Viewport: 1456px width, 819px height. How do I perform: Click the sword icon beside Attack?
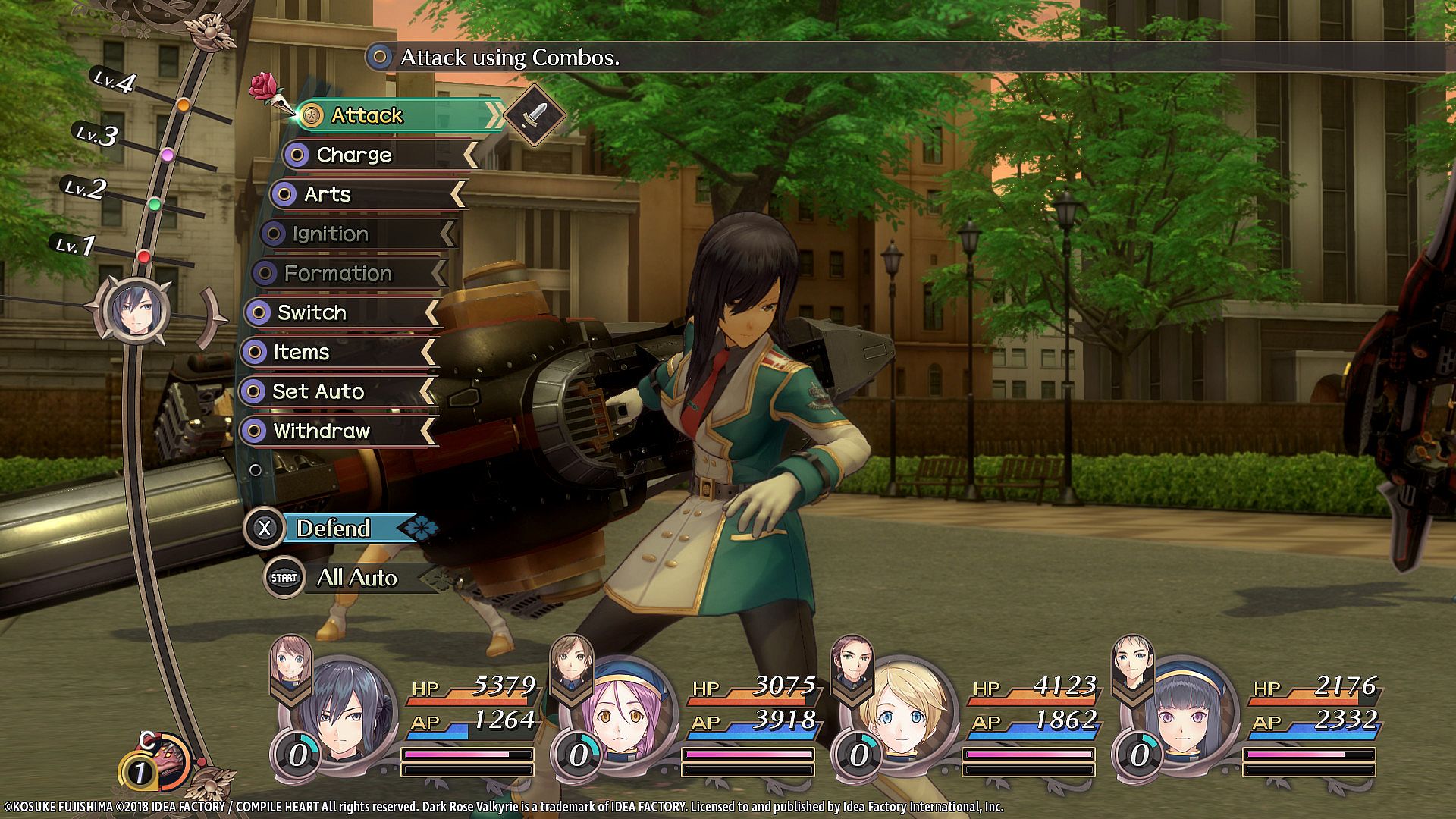coord(535,115)
